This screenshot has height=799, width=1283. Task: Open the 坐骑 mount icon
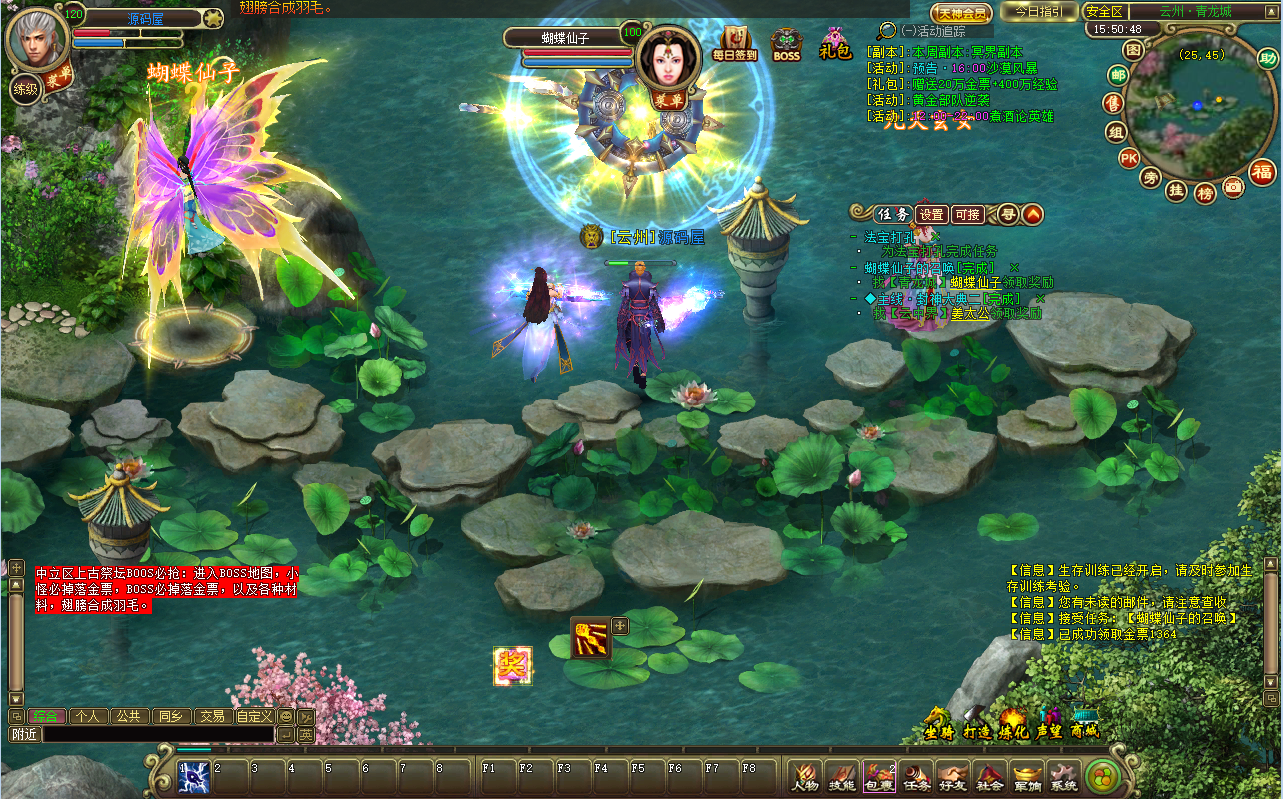click(938, 722)
